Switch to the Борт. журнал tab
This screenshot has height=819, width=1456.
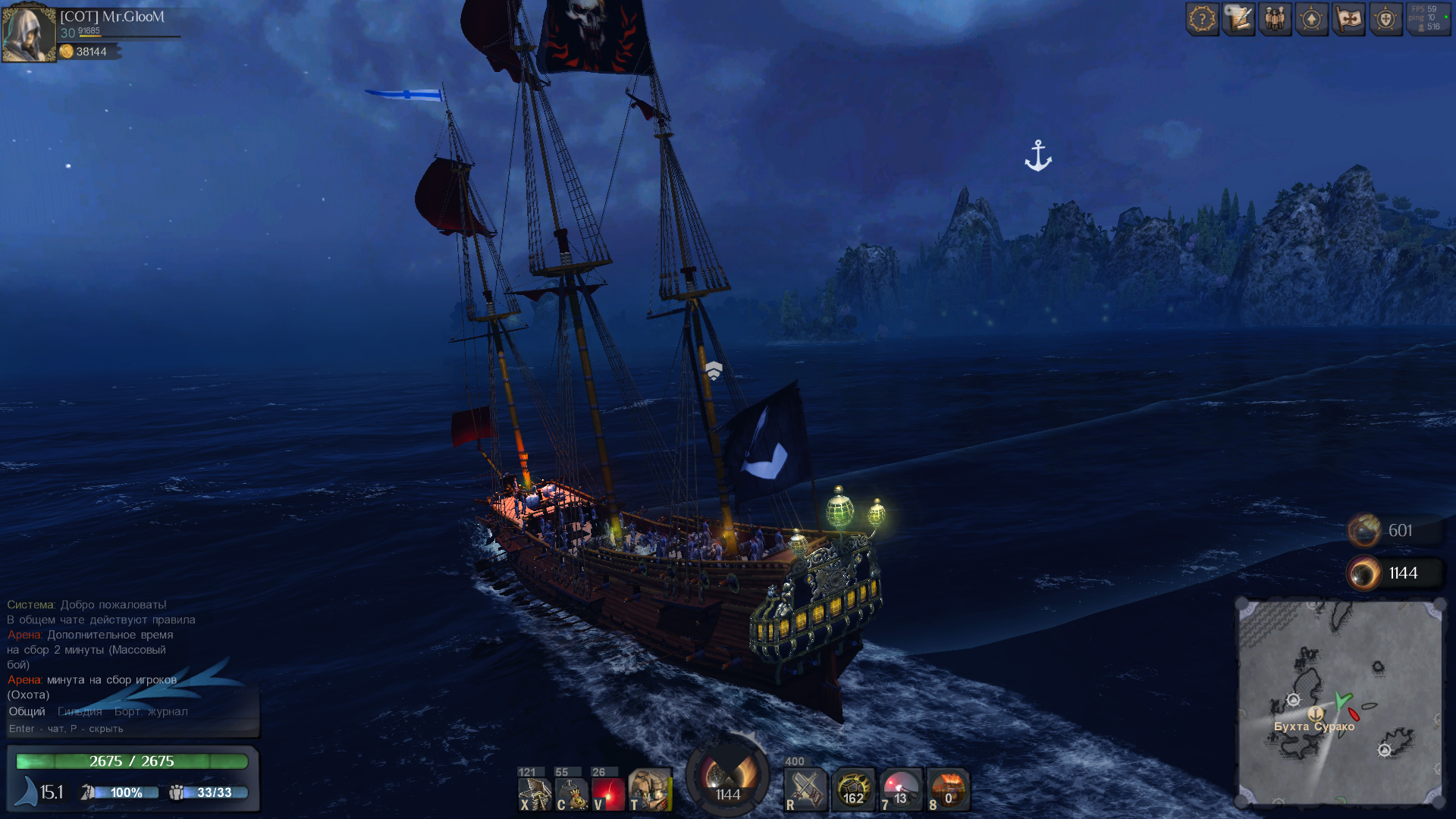tap(151, 711)
